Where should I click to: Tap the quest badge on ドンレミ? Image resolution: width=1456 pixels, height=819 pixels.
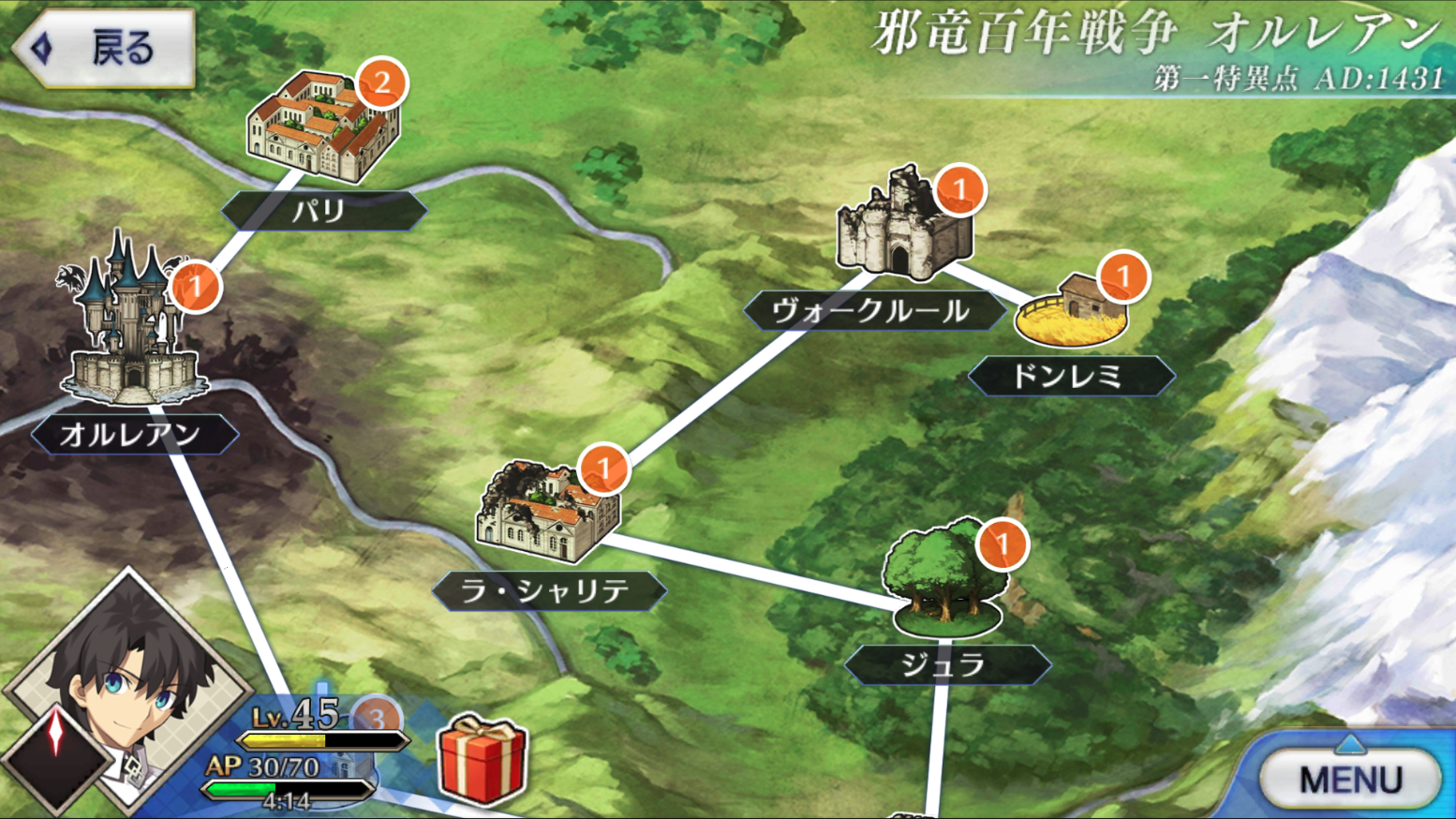pos(1123,276)
